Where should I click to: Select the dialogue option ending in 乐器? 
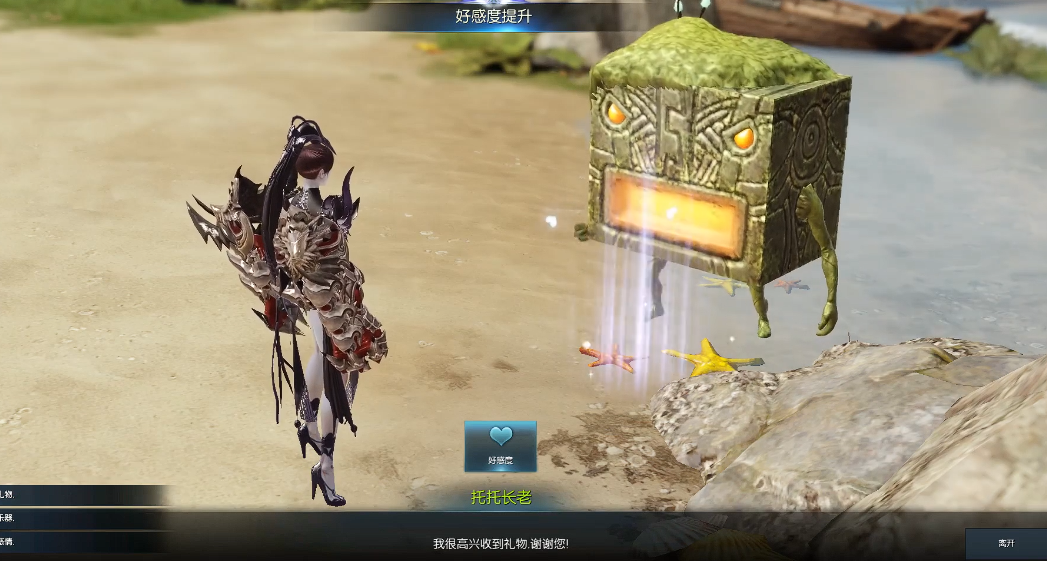coord(60,518)
